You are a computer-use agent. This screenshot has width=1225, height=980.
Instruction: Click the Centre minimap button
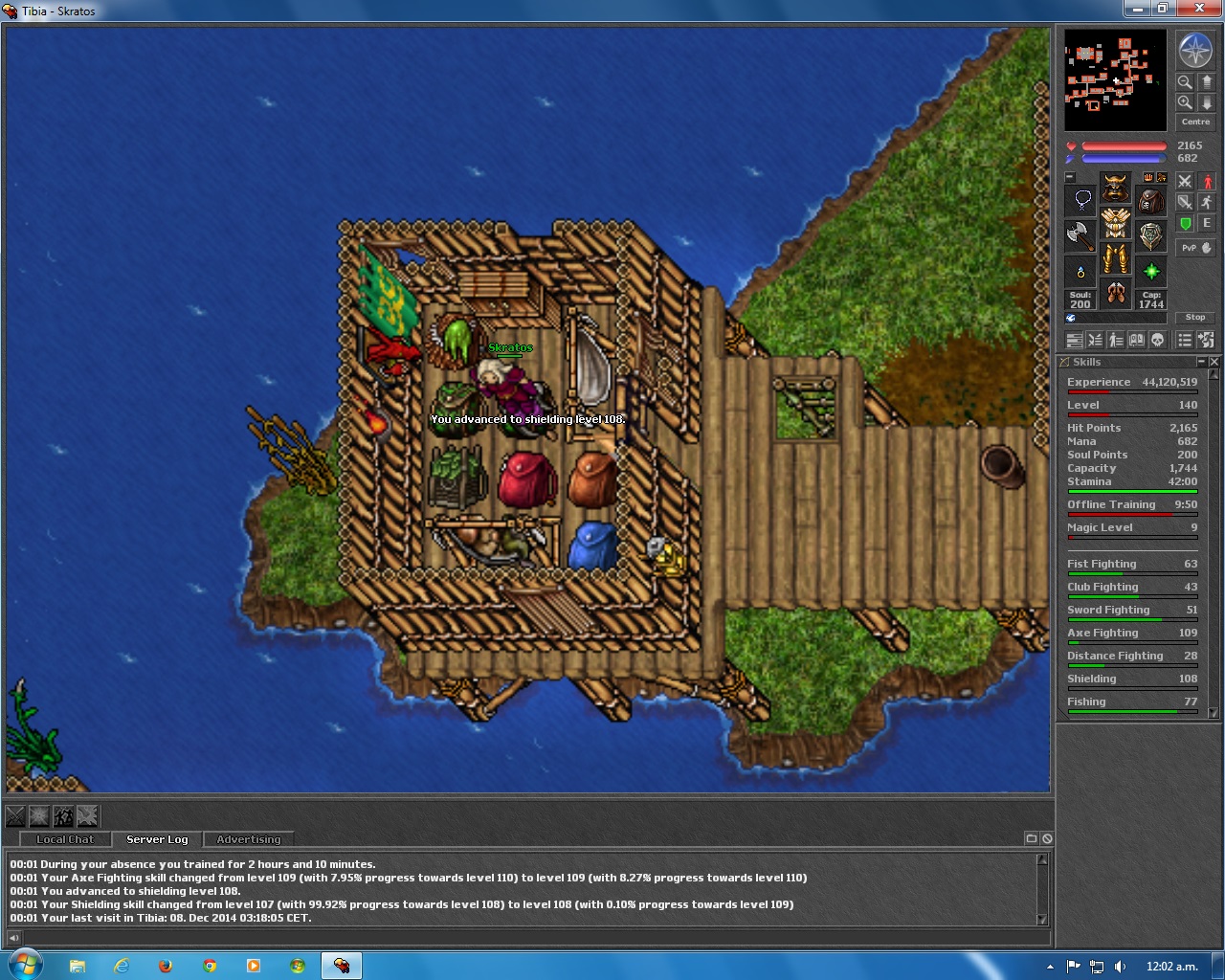coord(1195,122)
